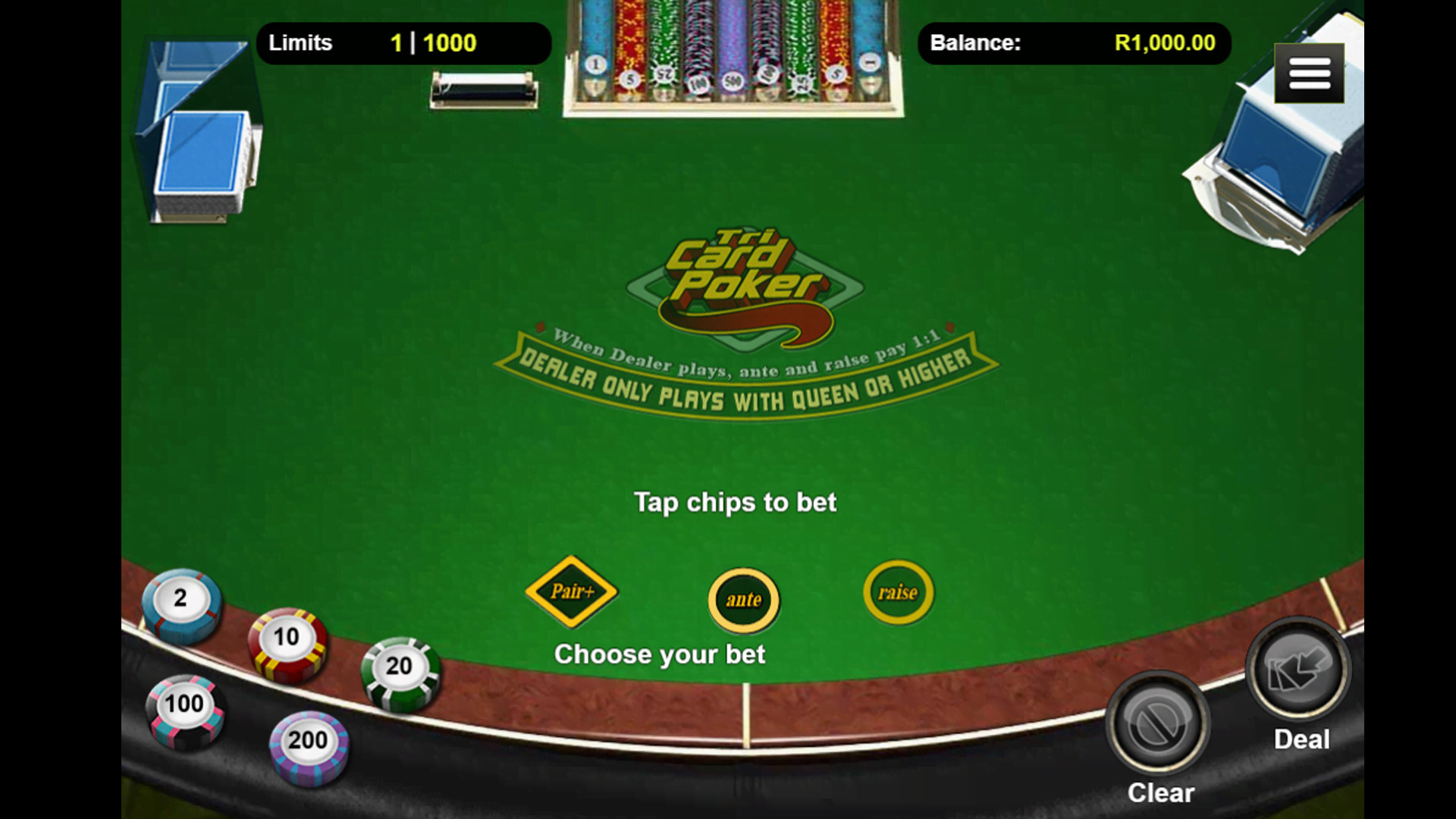1456x819 pixels.
Task: Place a bet on Pair+
Action: (x=572, y=591)
